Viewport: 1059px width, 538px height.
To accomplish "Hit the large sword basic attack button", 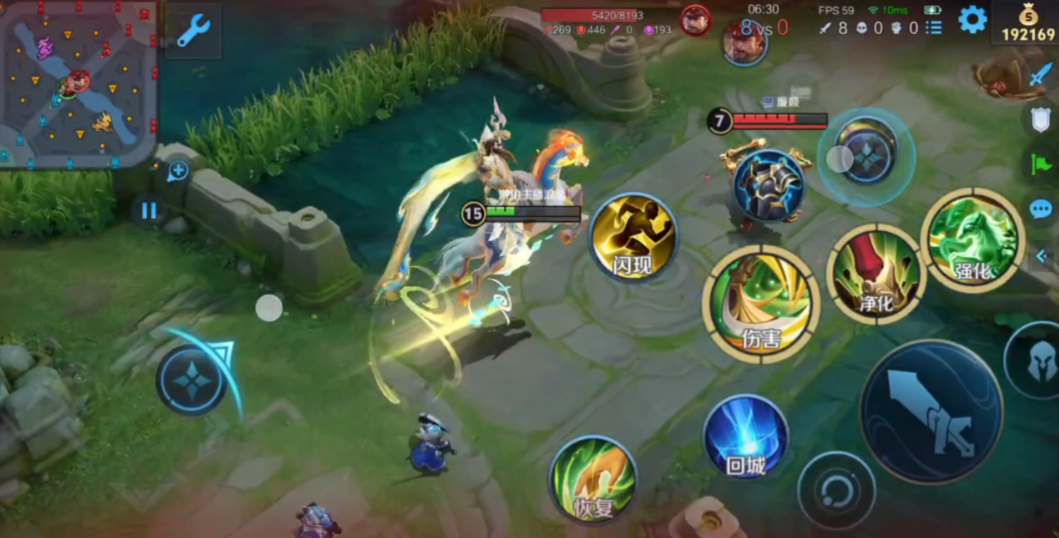I will click(x=931, y=411).
